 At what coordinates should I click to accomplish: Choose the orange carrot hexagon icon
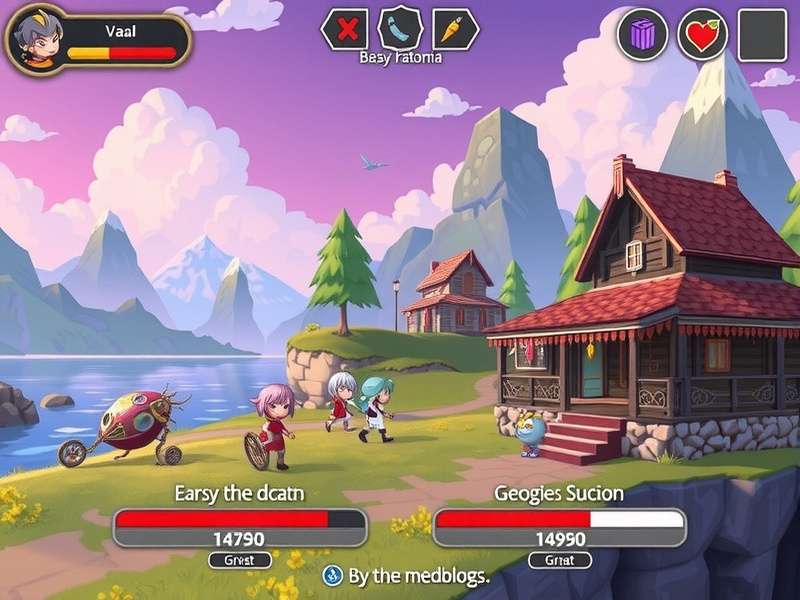(456, 29)
